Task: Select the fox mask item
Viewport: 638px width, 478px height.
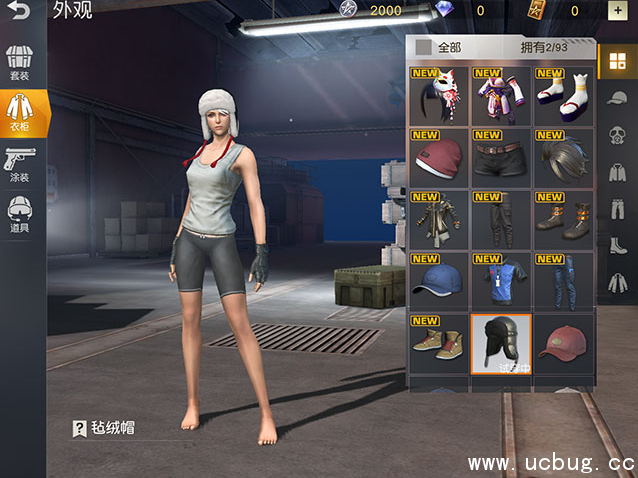Action: point(438,96)
